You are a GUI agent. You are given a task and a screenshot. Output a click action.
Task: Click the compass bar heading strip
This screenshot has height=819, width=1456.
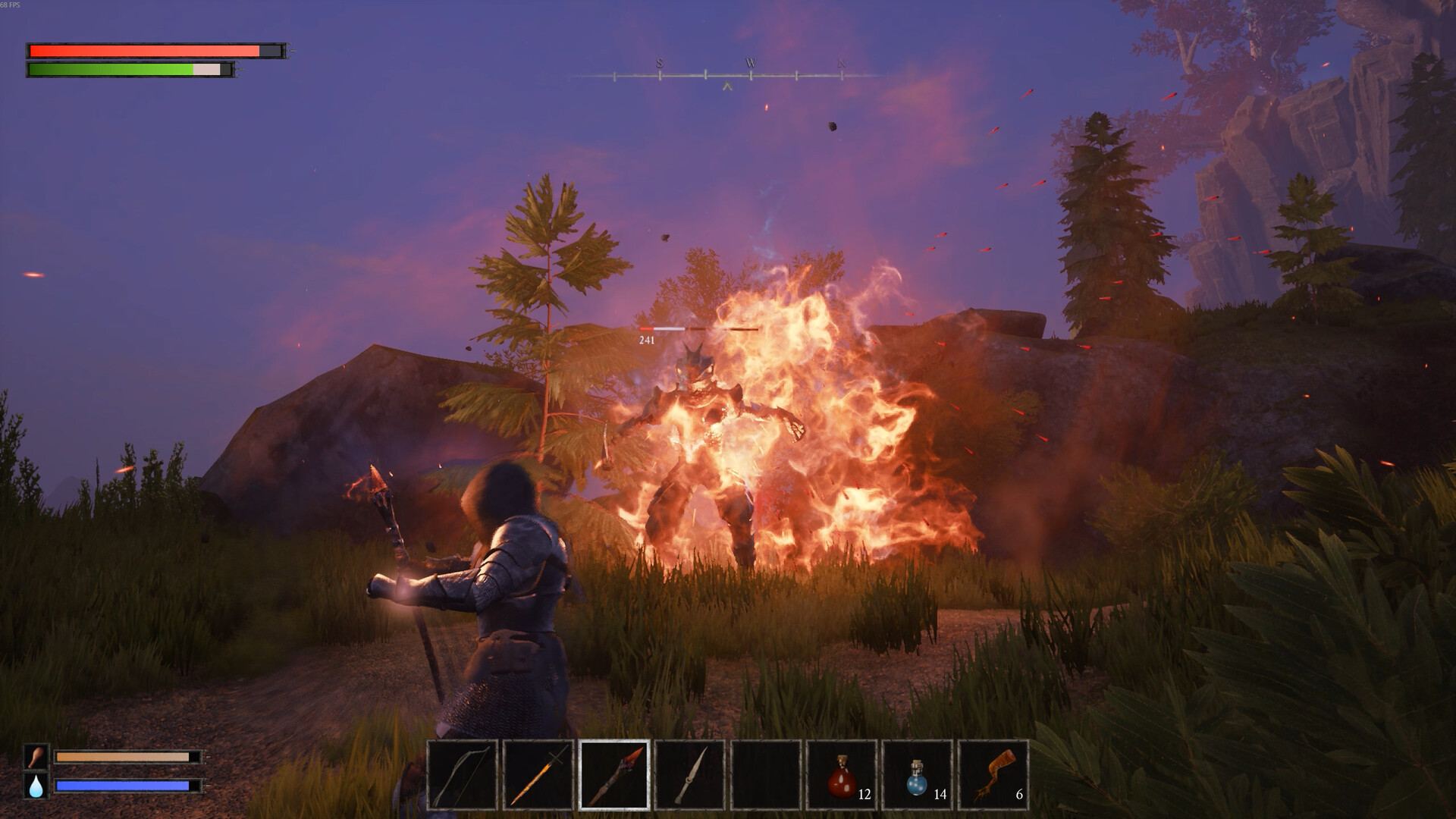point(728,75)
